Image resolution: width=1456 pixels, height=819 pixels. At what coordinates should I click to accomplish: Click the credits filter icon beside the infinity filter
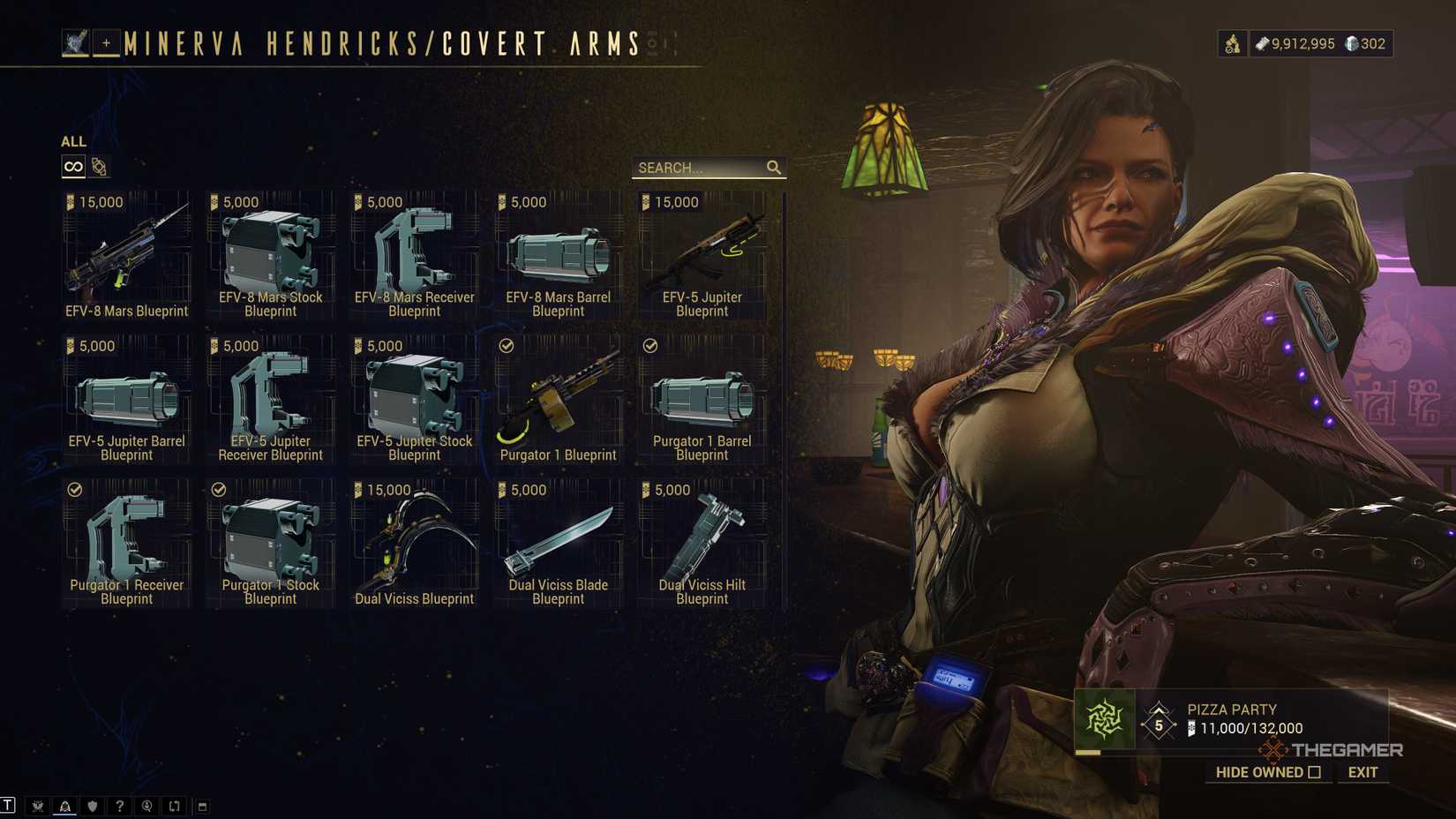pos(99,165)
